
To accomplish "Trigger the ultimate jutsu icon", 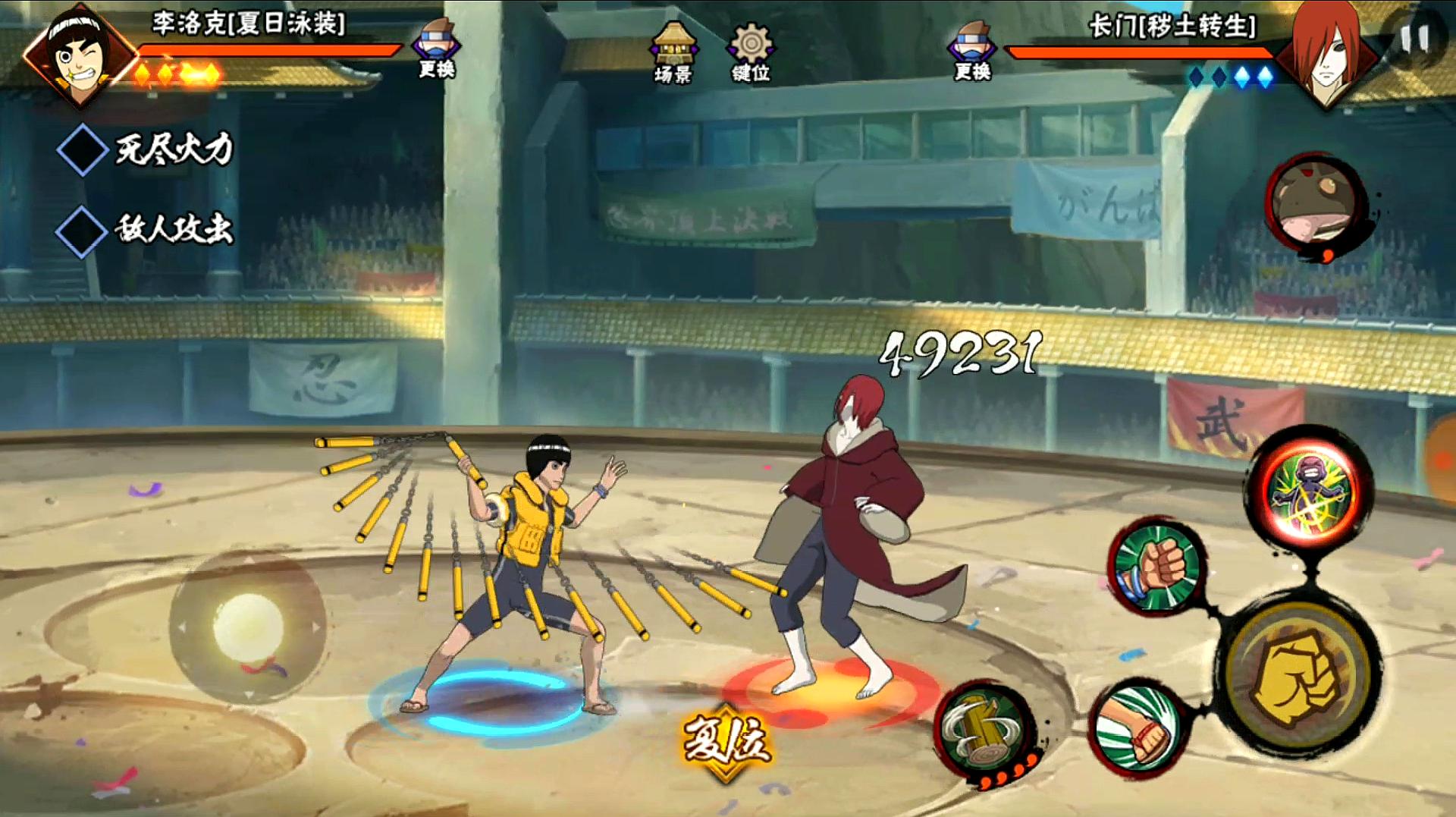I will (x=1310, y=488).
